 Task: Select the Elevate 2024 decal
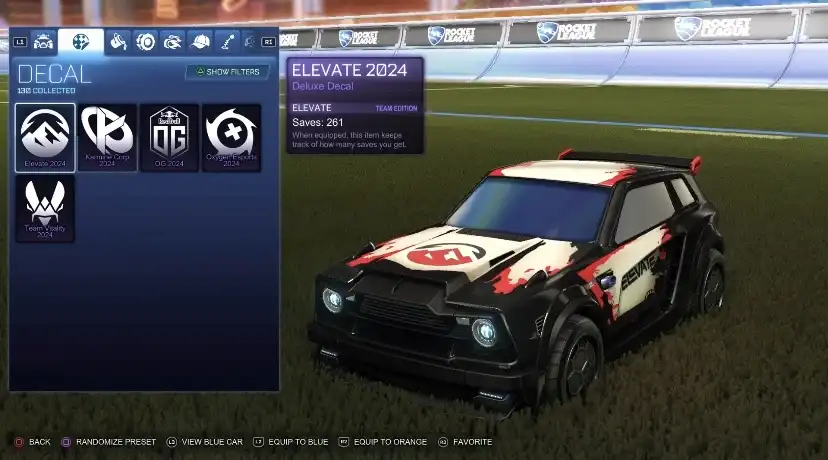[x=45, y=137]
